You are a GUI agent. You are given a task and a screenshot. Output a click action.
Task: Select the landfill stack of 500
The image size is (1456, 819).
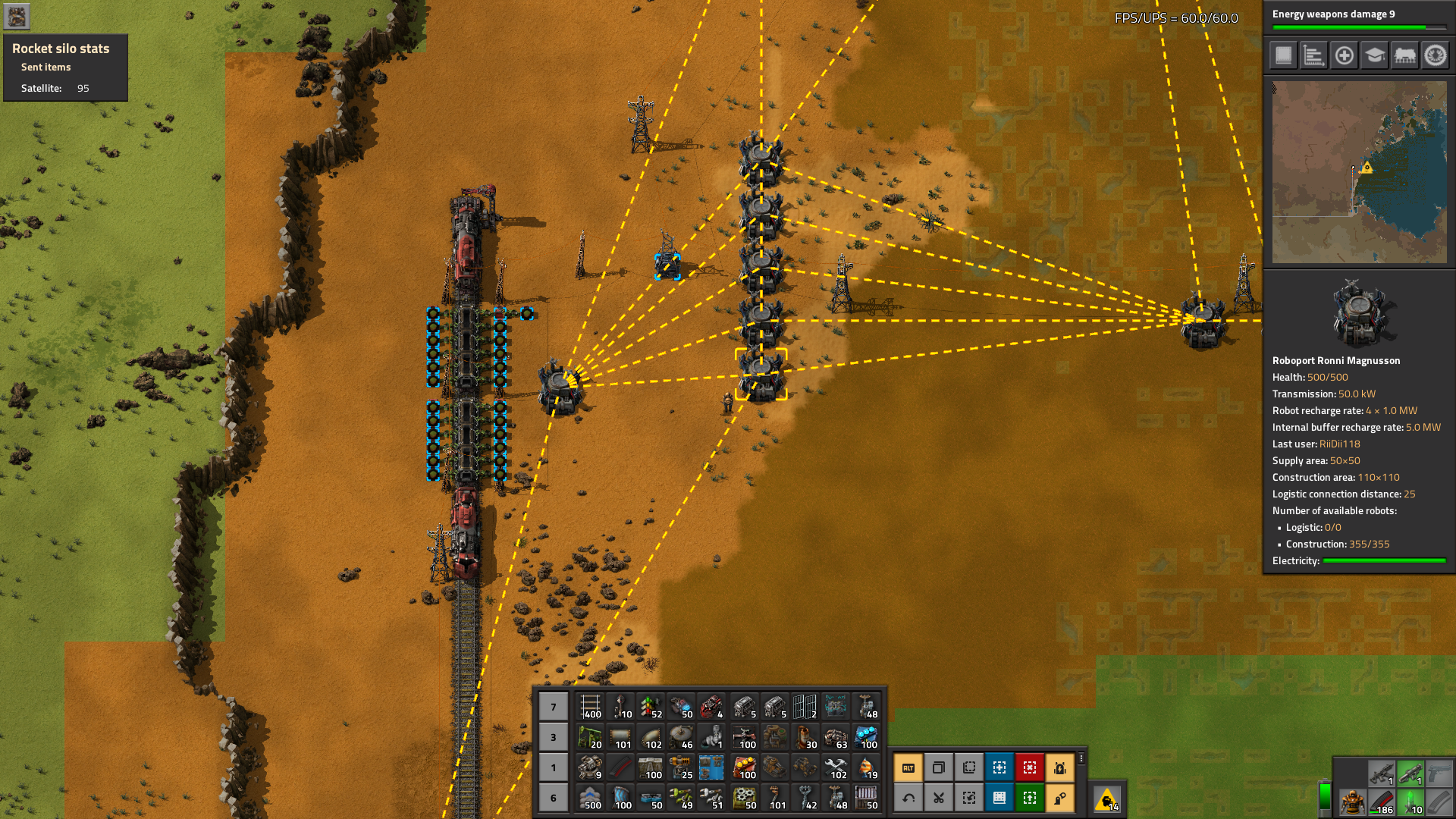591,798
